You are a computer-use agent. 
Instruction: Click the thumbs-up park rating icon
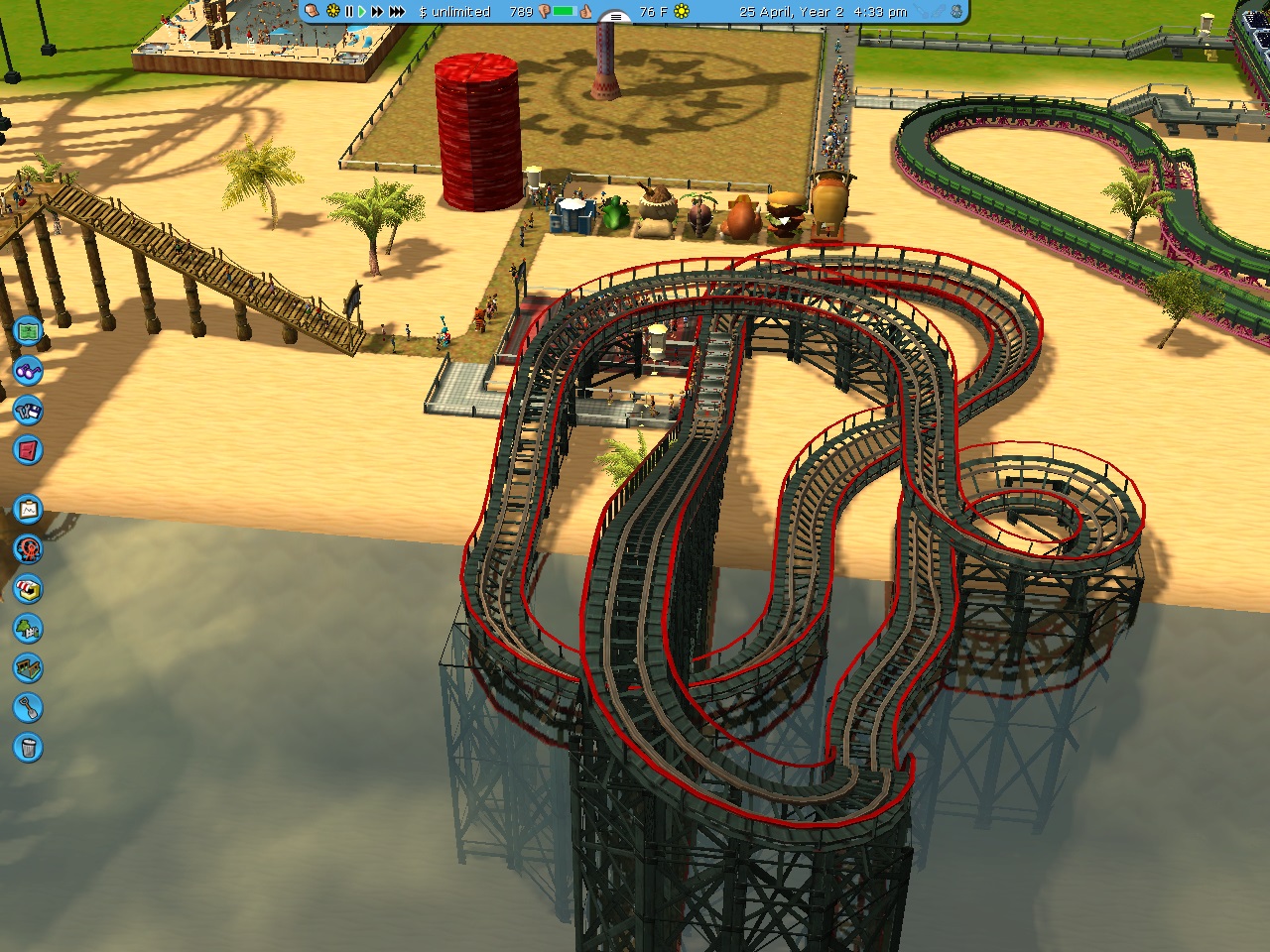point(586,11)
